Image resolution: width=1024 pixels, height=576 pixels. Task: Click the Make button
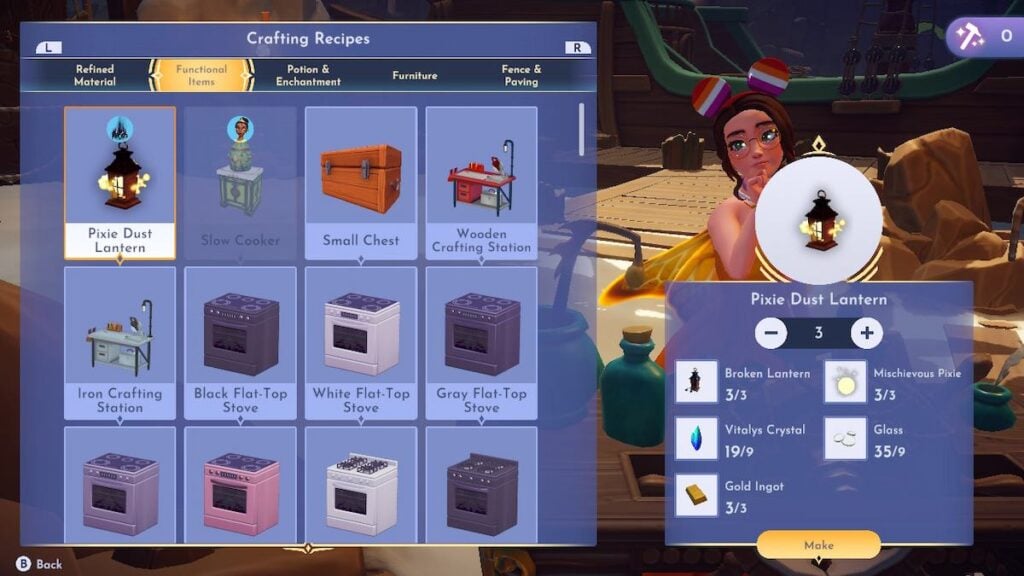[818, 545]
